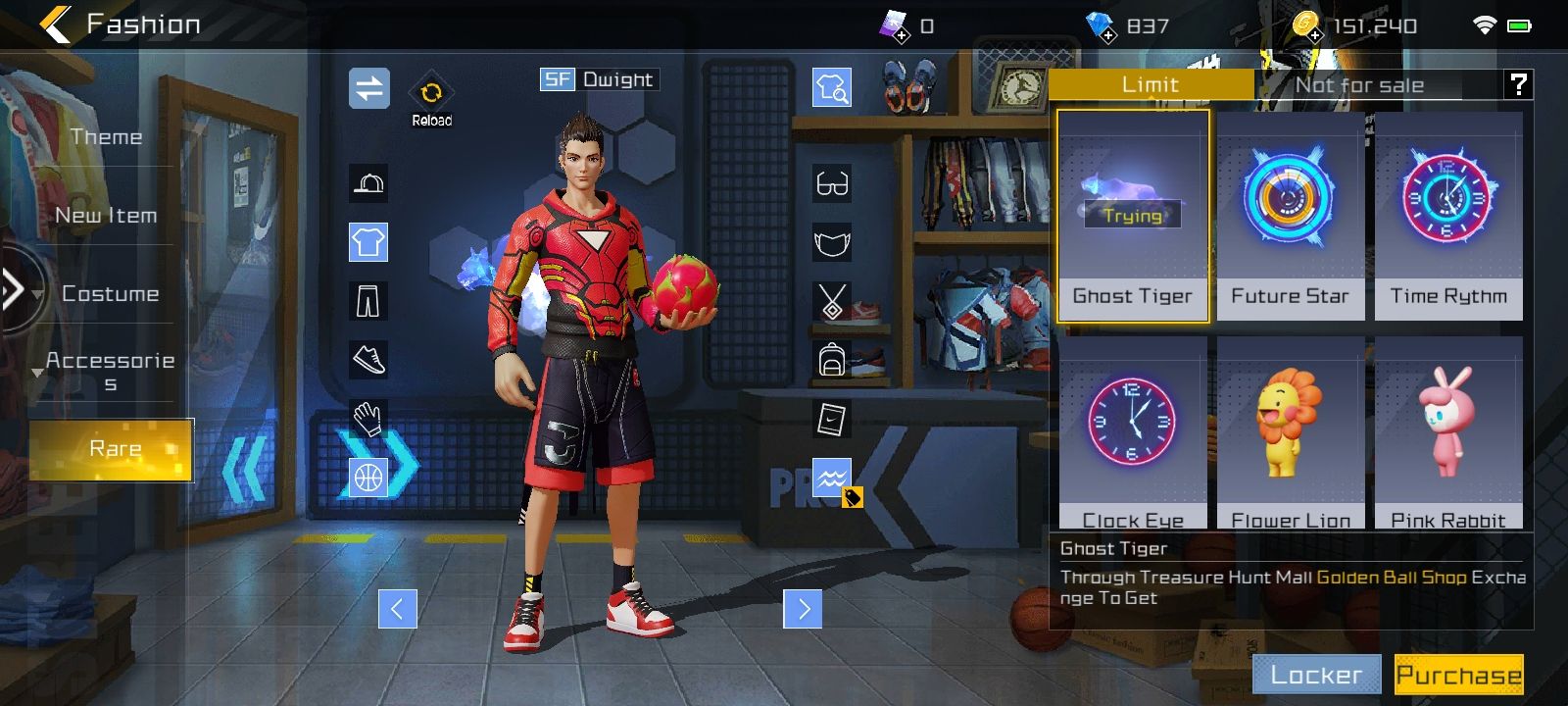Go back from the Fashion screen
1568x706 pixels.
point(56,25)
